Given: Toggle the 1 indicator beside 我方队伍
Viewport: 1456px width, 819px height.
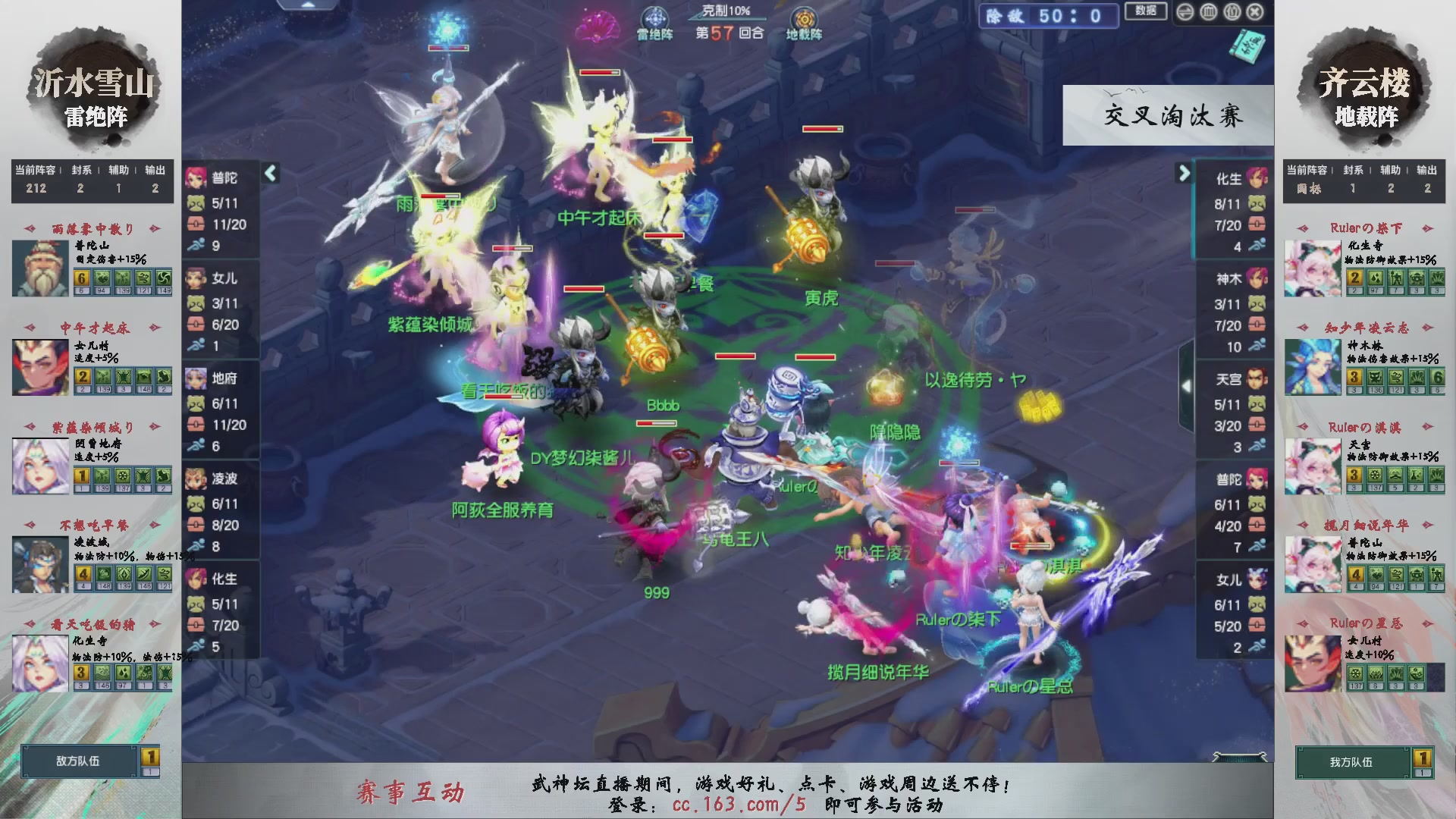Looking at the screenshot, I should click(1424, 756).
